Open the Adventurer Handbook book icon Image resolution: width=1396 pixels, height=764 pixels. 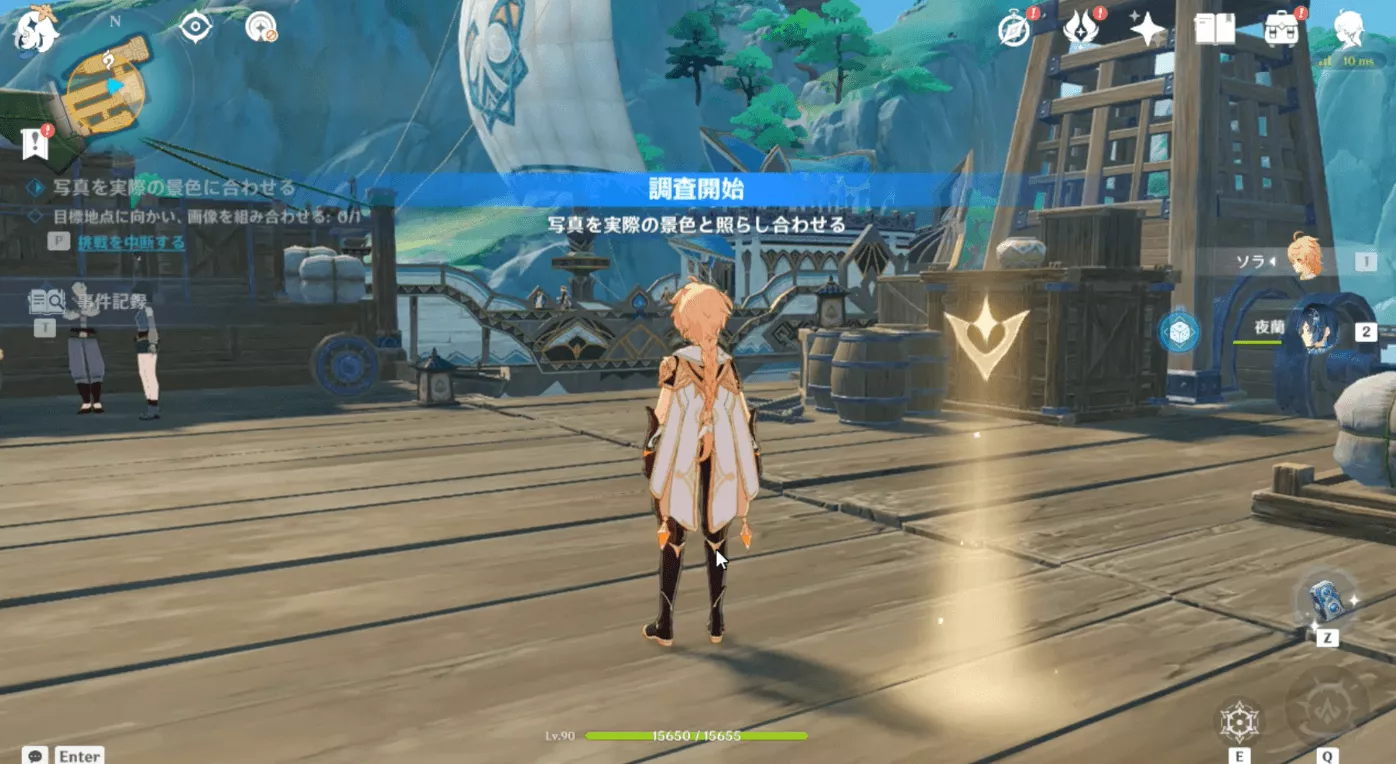coord(1214,28)
